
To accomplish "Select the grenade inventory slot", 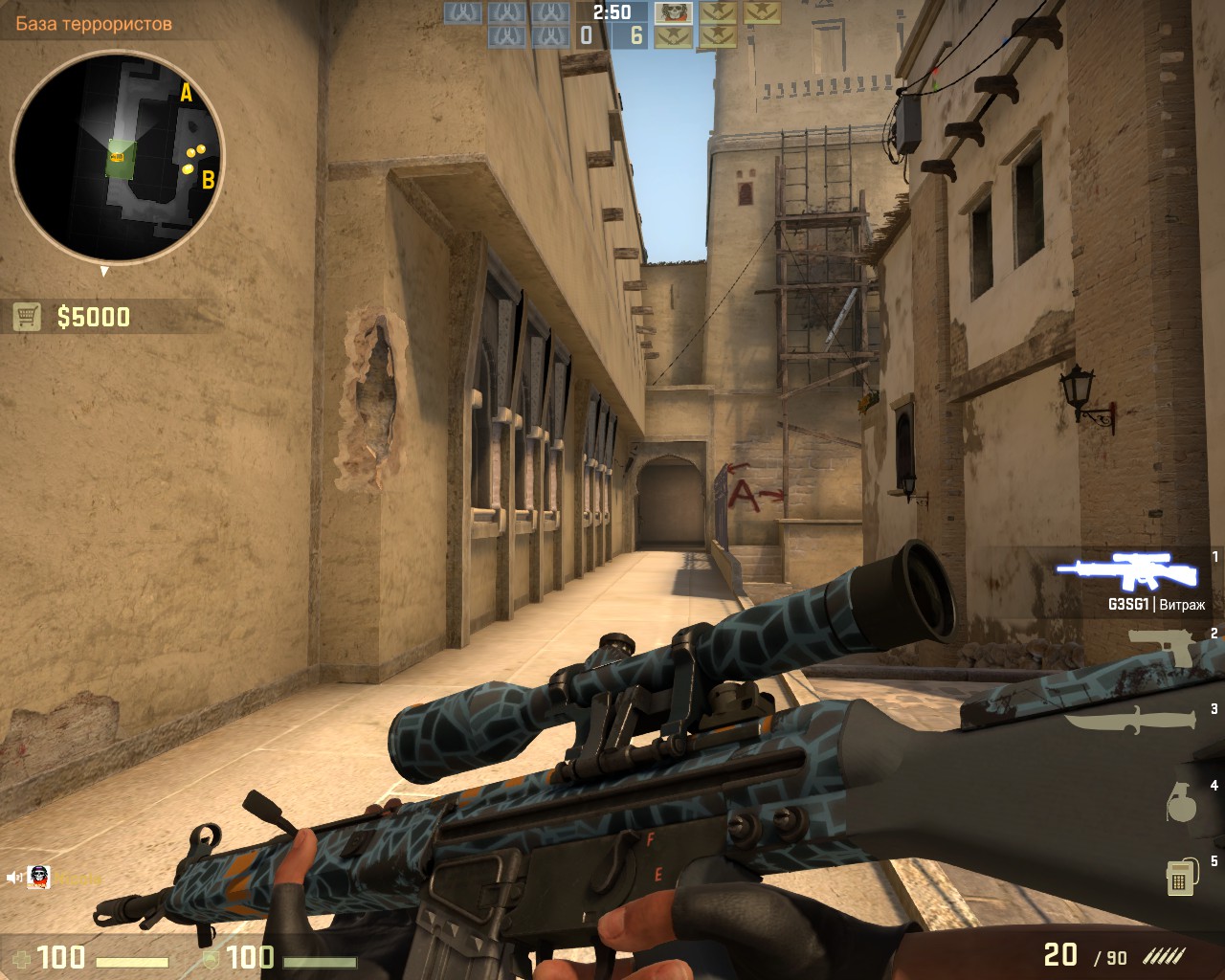I will [x=1181, y=801].
